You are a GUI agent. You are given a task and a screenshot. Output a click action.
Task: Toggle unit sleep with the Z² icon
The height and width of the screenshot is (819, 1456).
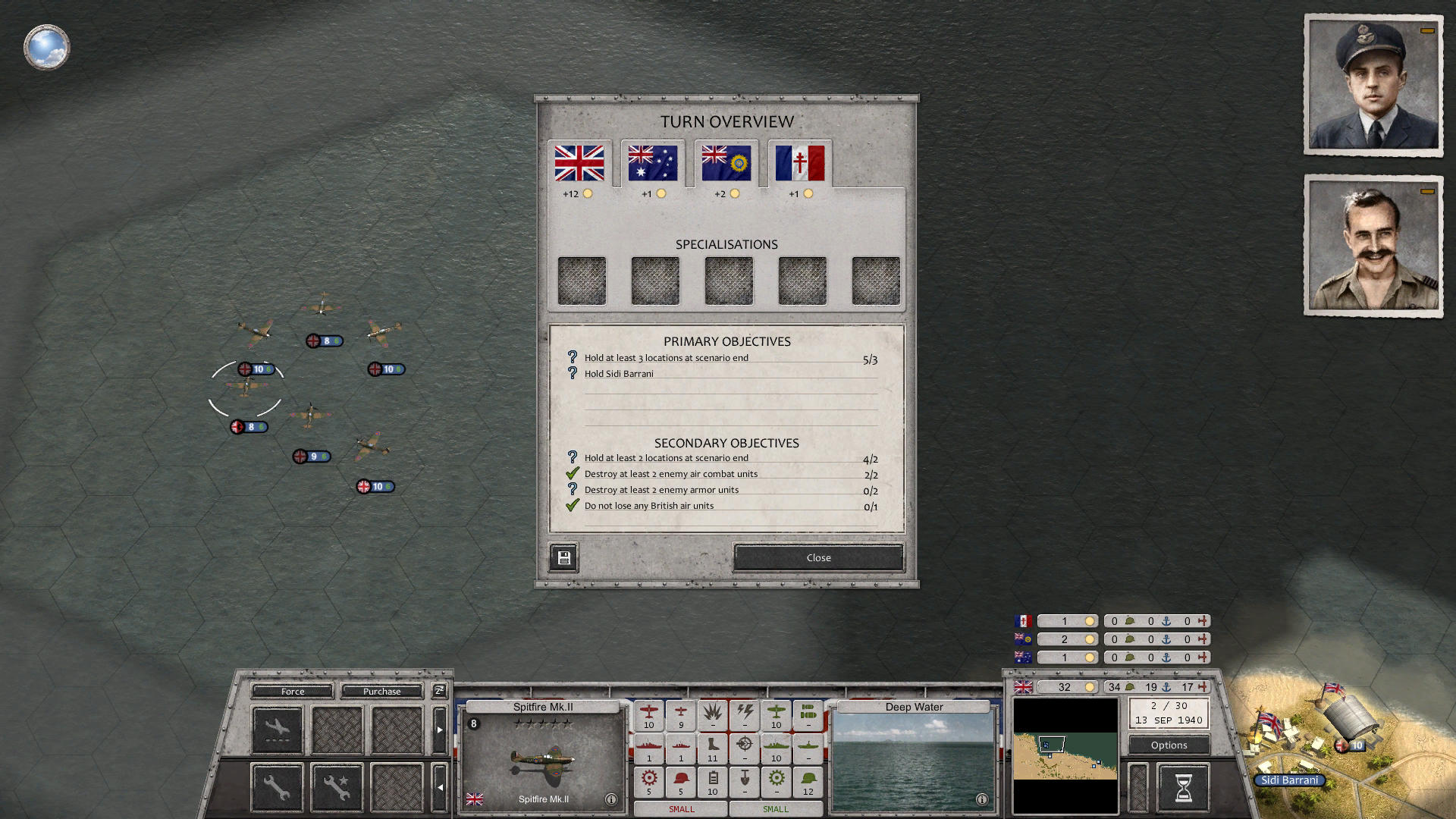click(x=439, y=691)
